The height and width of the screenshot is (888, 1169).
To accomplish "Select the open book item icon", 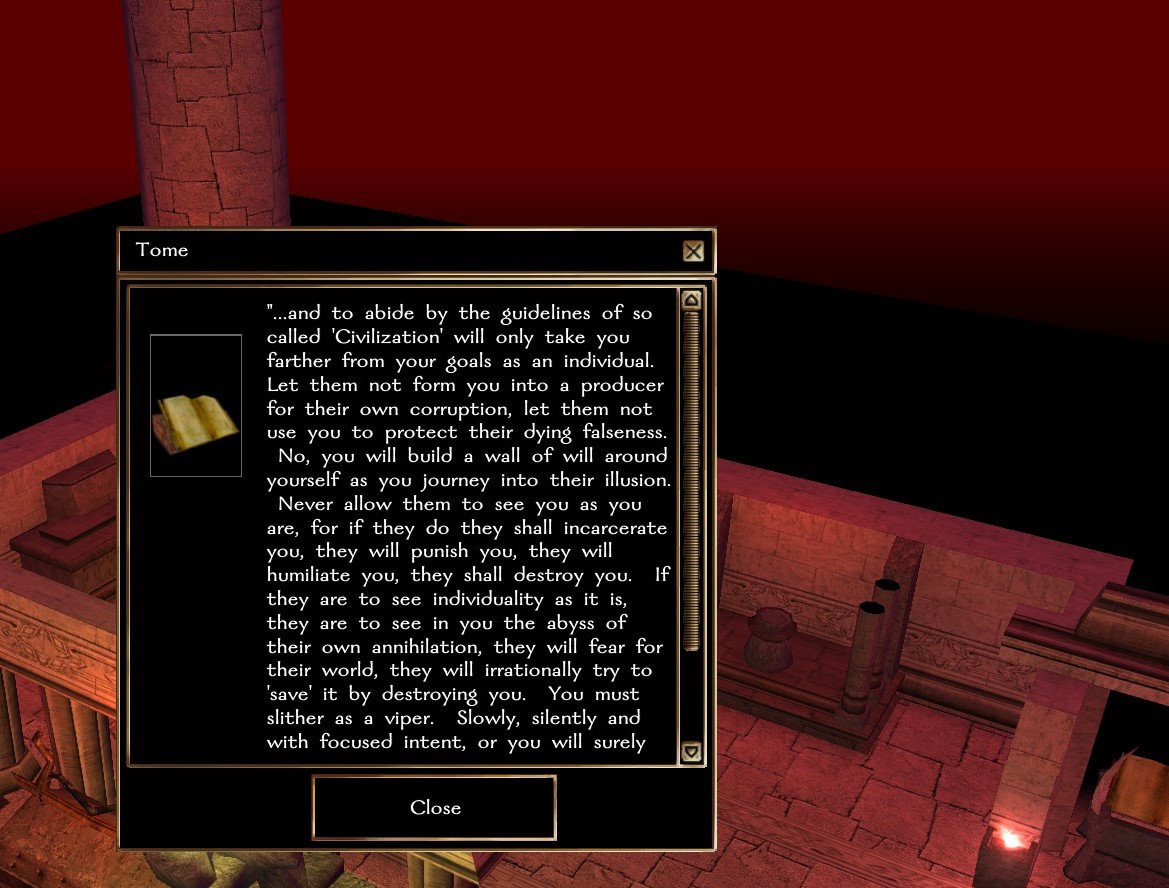I will [x=196, y=406].
